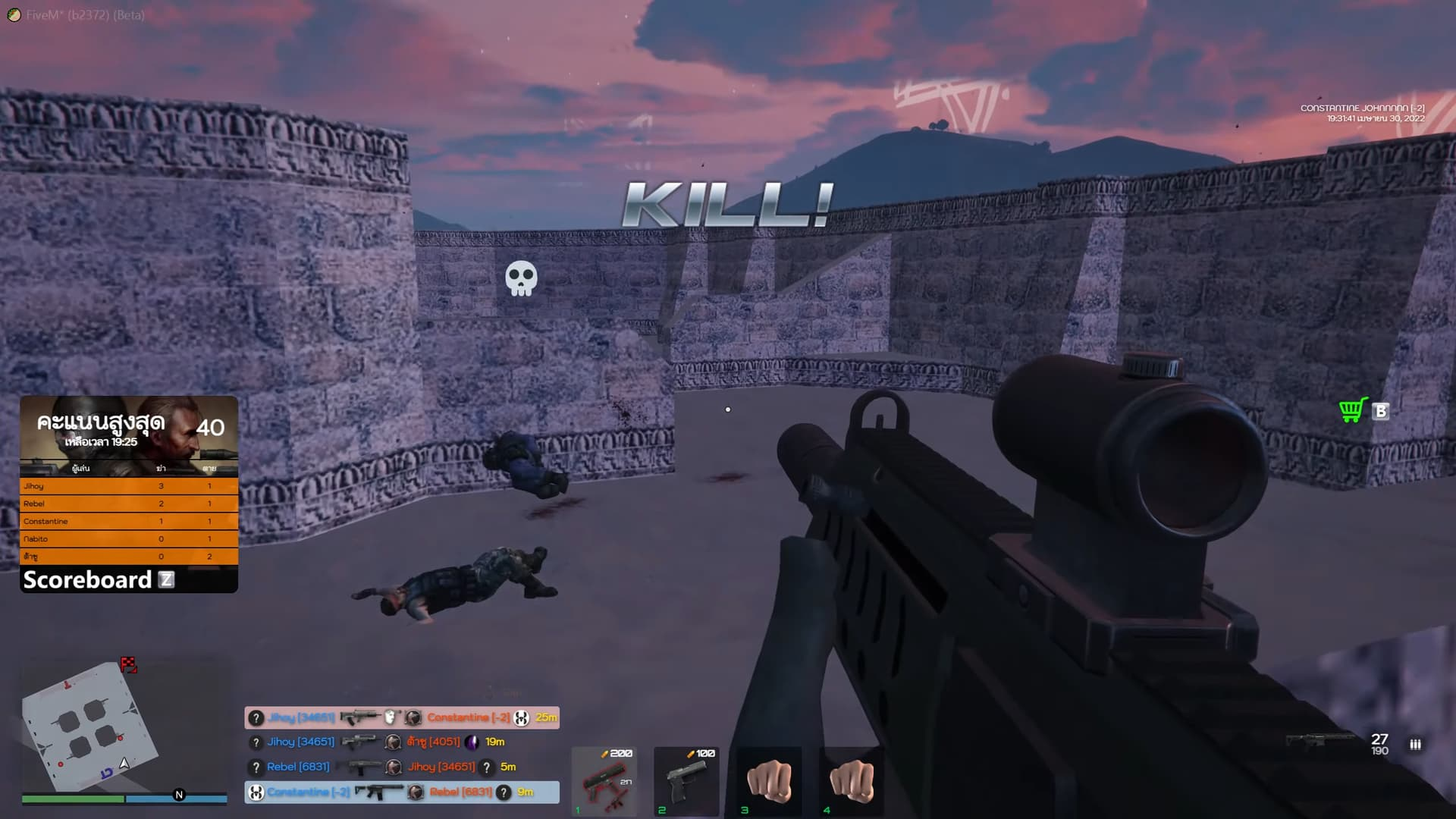
Task: Switch to the red SMG in slot 1
Action: [x=604, y=781]
